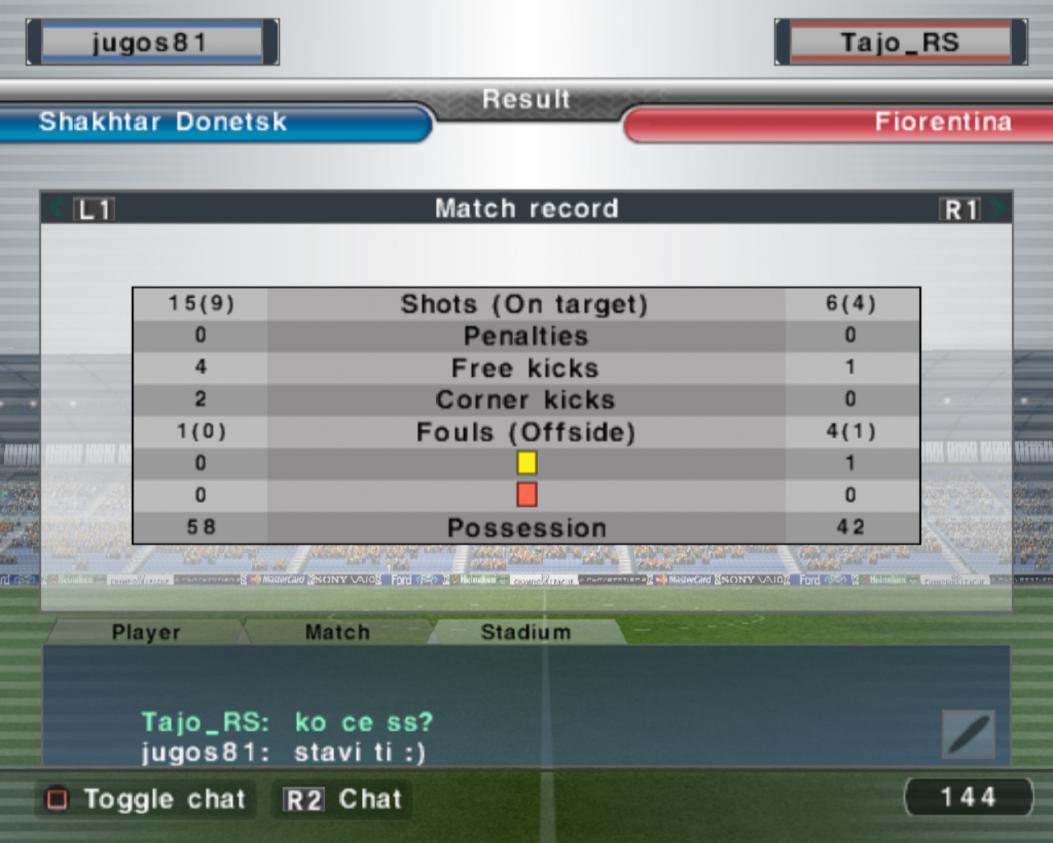Open the Match chat tab

pyautogui.click(x=337, y=632)
